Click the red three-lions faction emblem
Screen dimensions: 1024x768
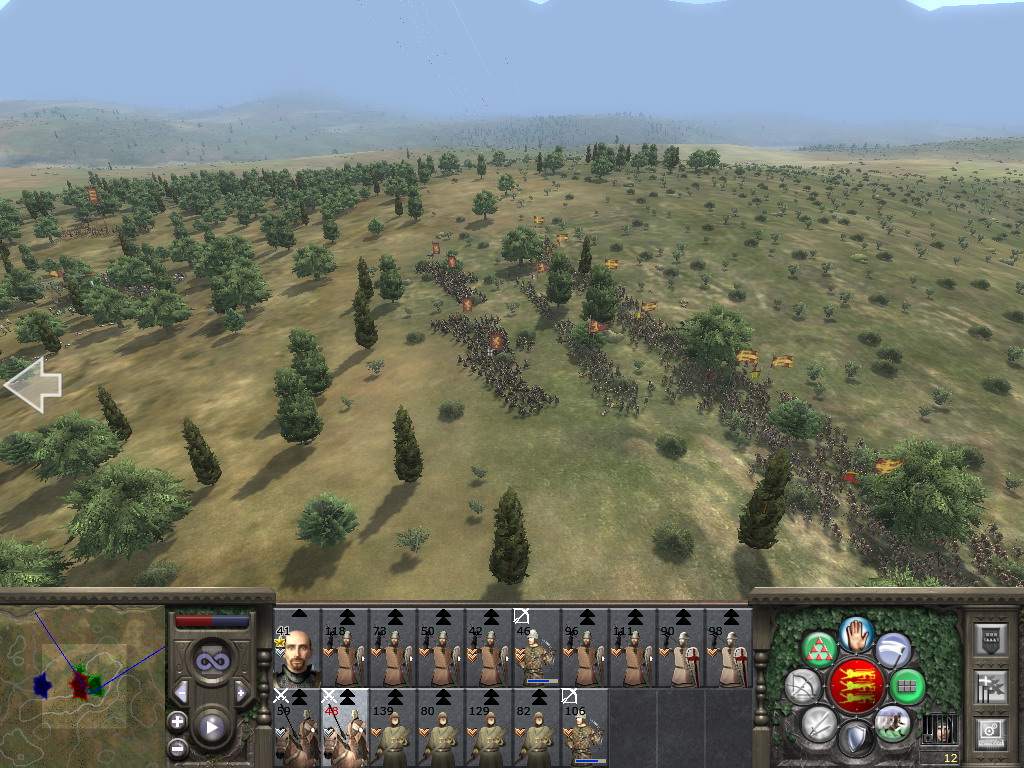coord(856,686)
